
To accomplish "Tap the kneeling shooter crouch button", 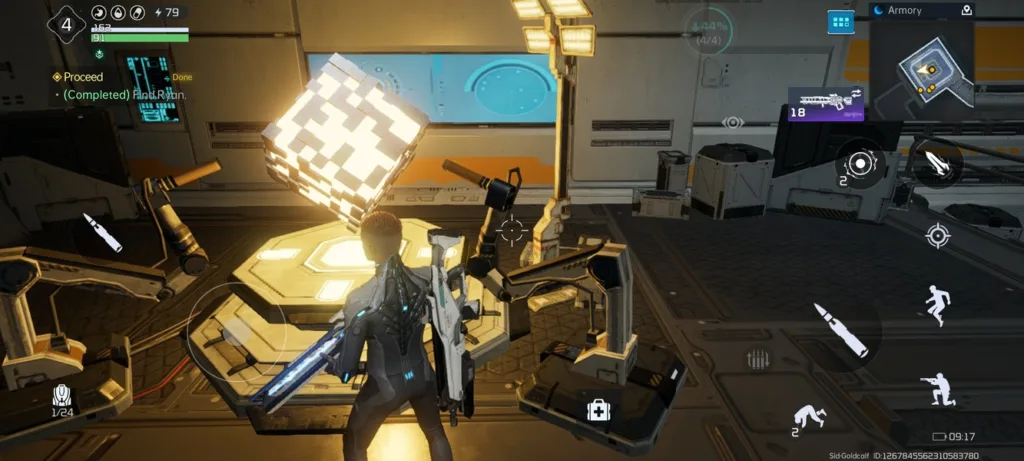I will [937, 388].
